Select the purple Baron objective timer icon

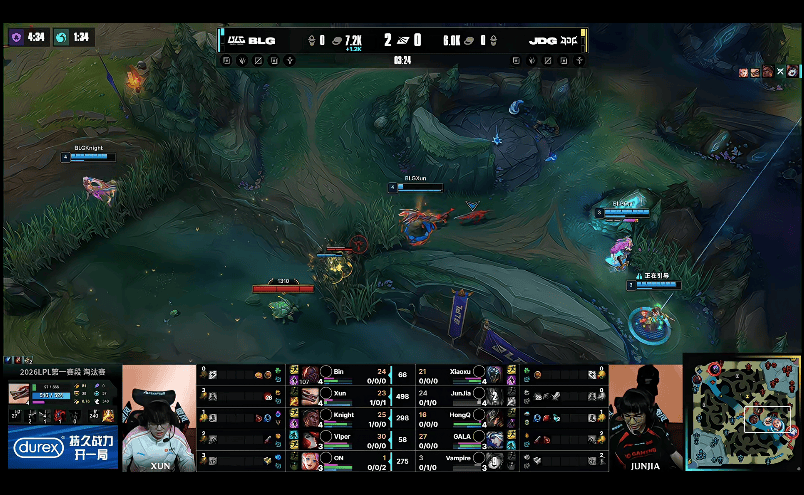(16, 37)
